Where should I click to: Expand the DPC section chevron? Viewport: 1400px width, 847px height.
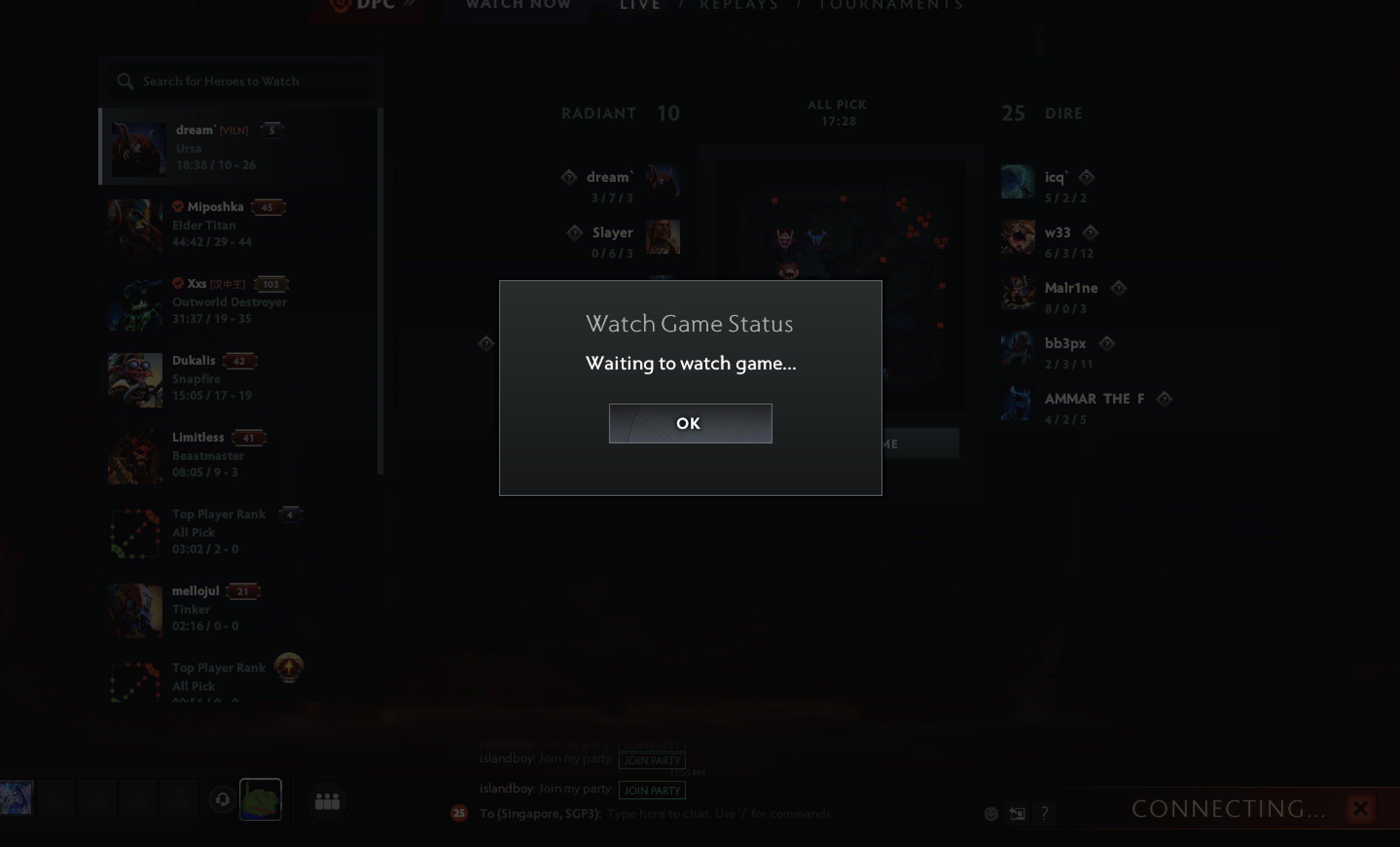pos(409,4)
